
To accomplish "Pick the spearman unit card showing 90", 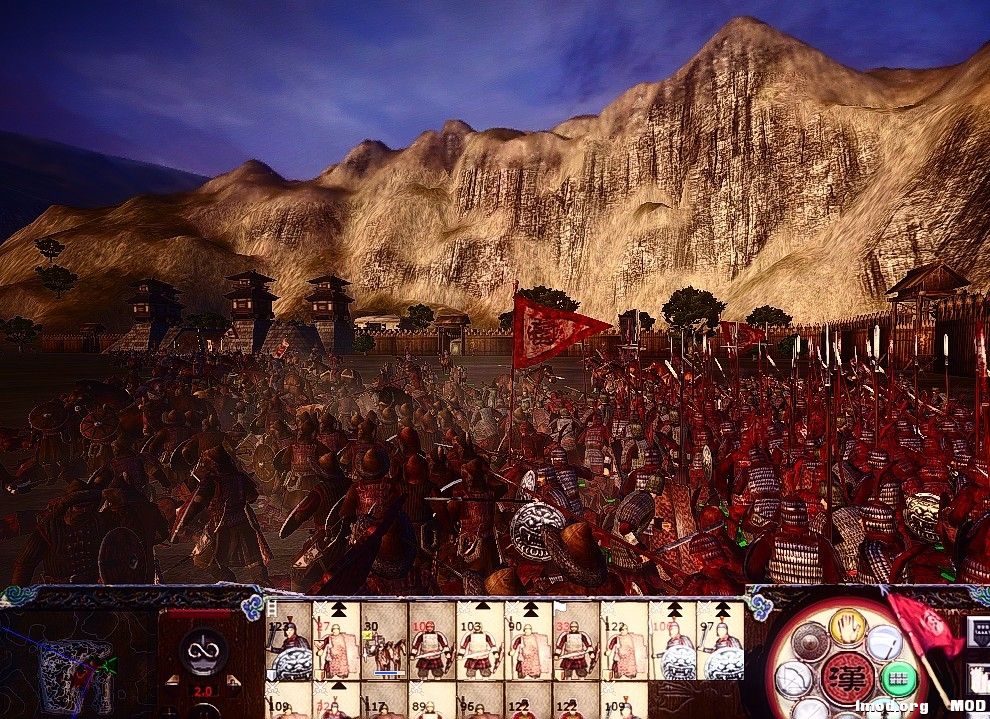I will point(528,642).
